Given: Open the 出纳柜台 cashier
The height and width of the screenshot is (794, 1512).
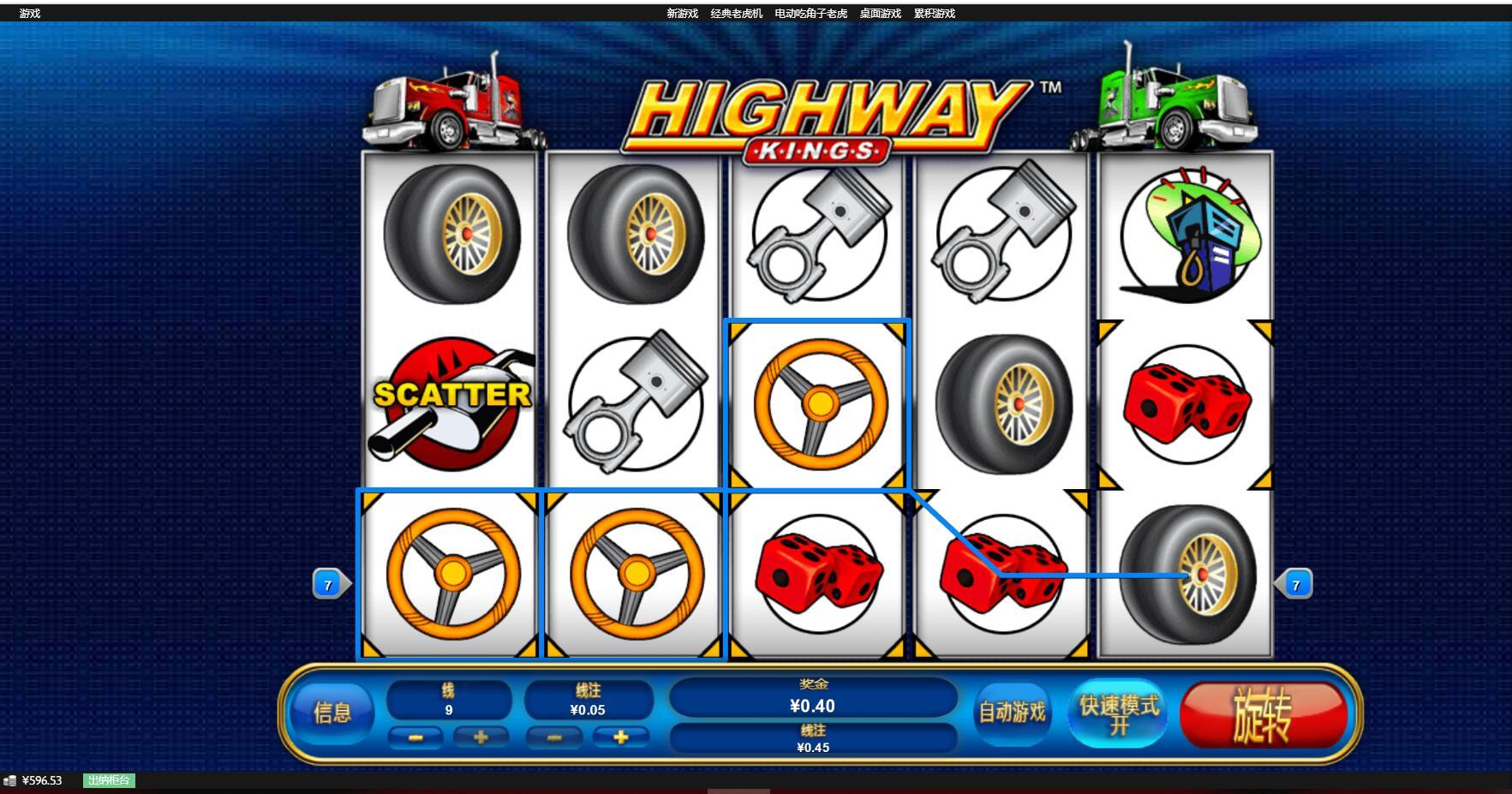Looking at the screenshot, I should 109,780.
